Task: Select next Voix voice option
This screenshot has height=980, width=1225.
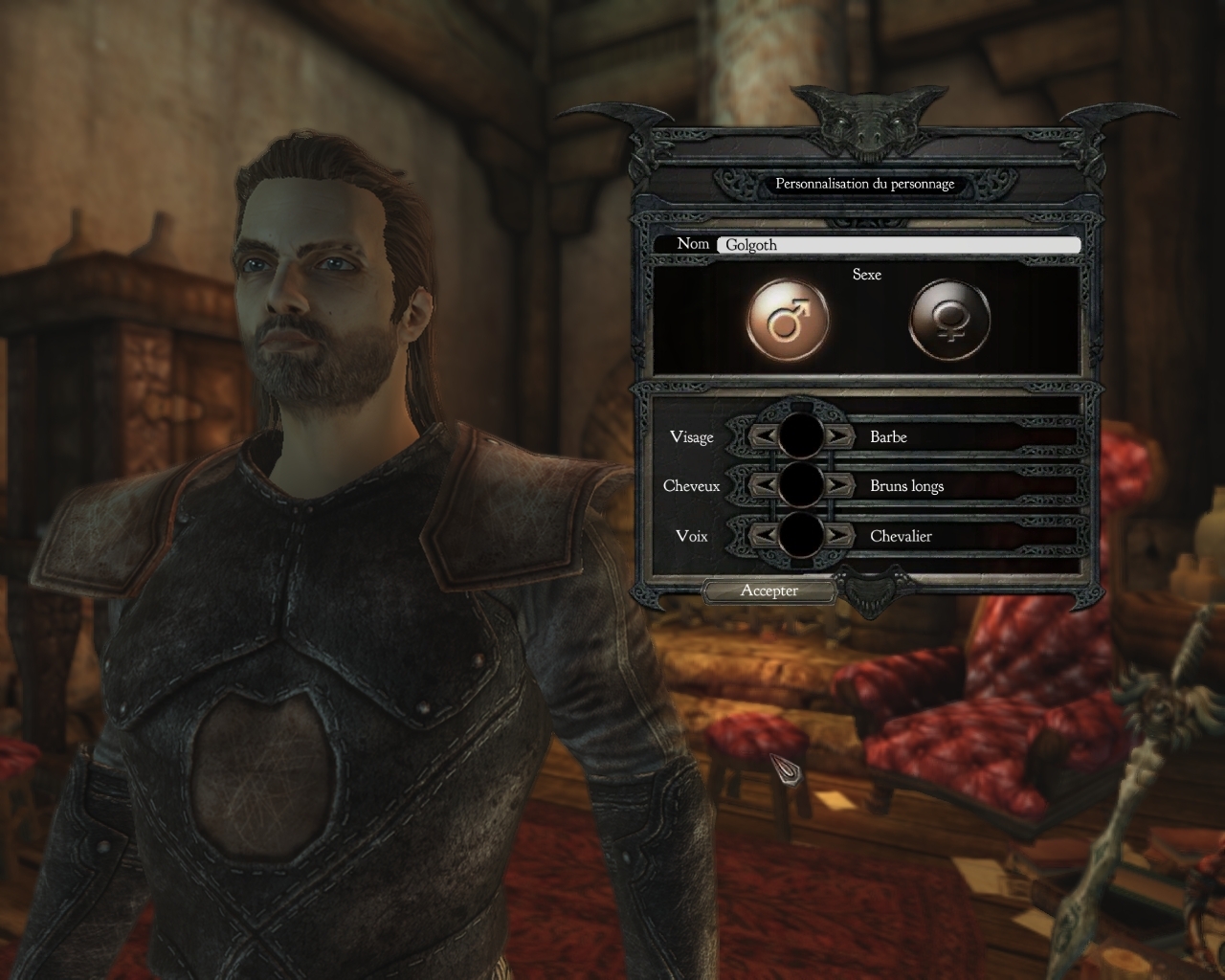Action: 838,535
